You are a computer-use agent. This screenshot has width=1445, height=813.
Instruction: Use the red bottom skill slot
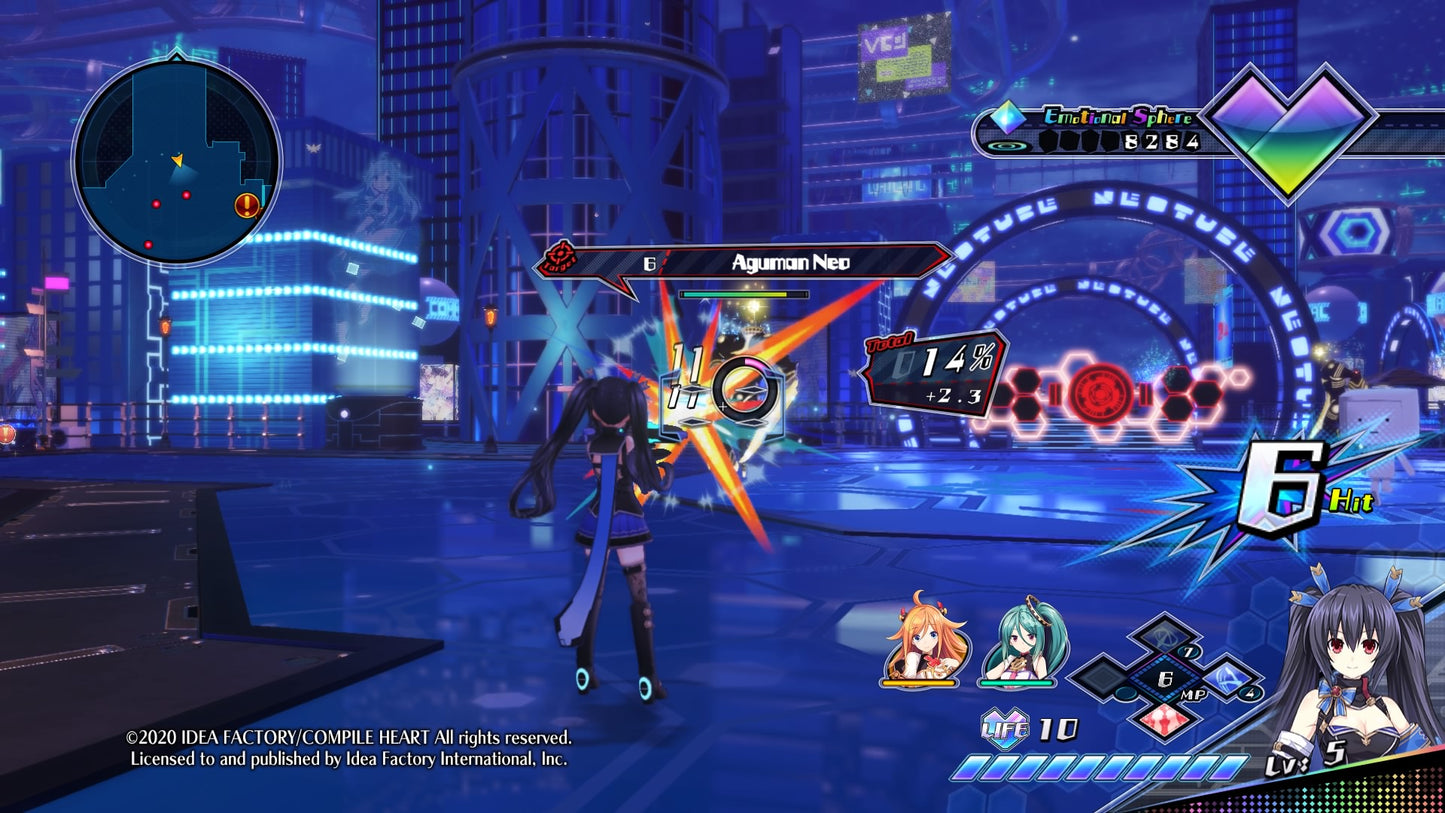(x=1165, y=718)
